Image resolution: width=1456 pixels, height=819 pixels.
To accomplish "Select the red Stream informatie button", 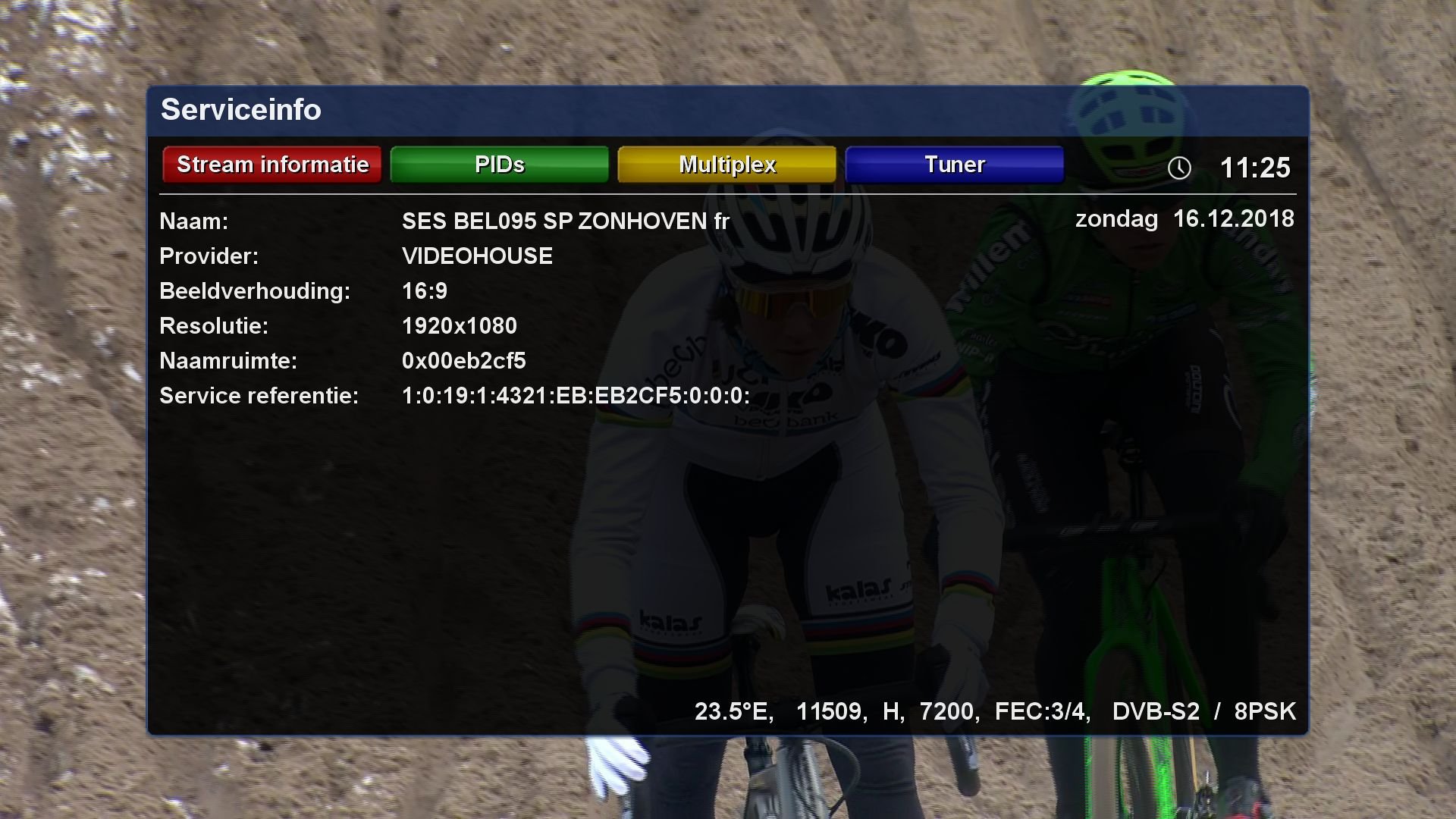I will click(271, 164).
